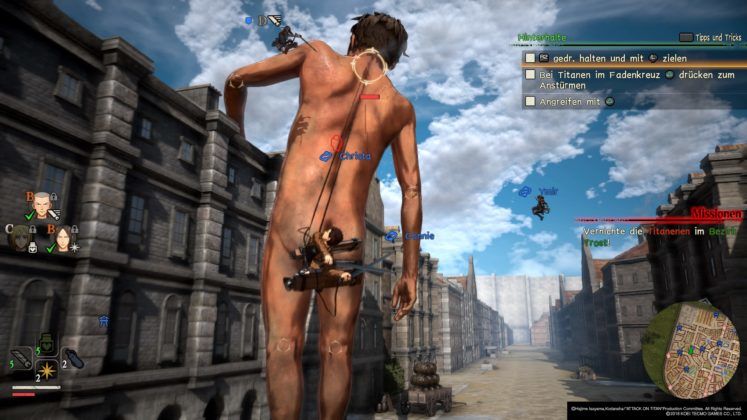The height and width of the screenshot is (420, 747).
Task: Activate the starburst flash item slot
Action: tap(46, 372)
